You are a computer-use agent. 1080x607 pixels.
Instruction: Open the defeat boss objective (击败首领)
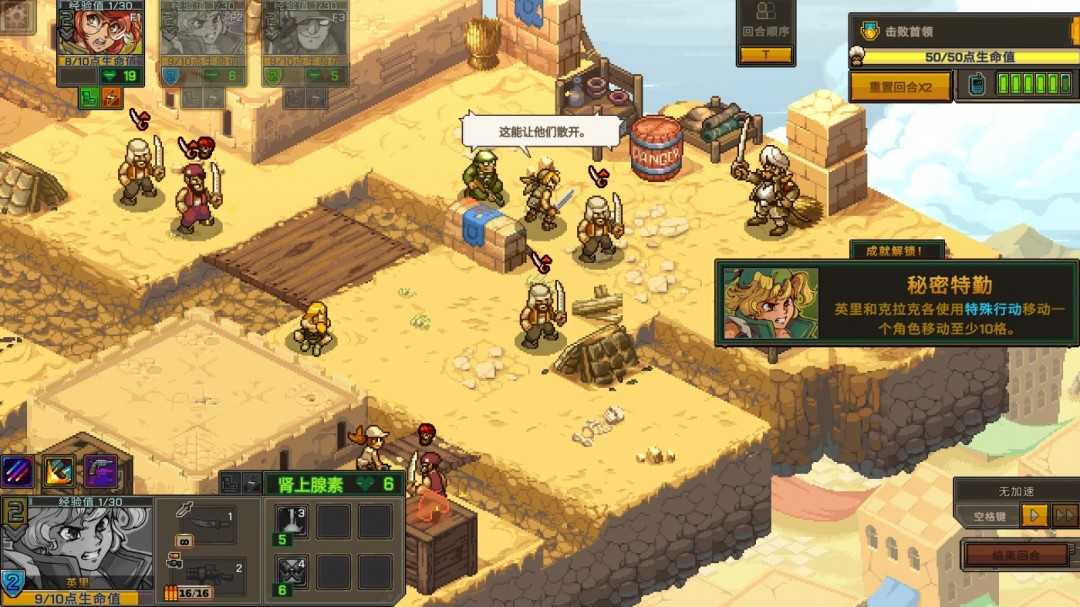[962, 32]
